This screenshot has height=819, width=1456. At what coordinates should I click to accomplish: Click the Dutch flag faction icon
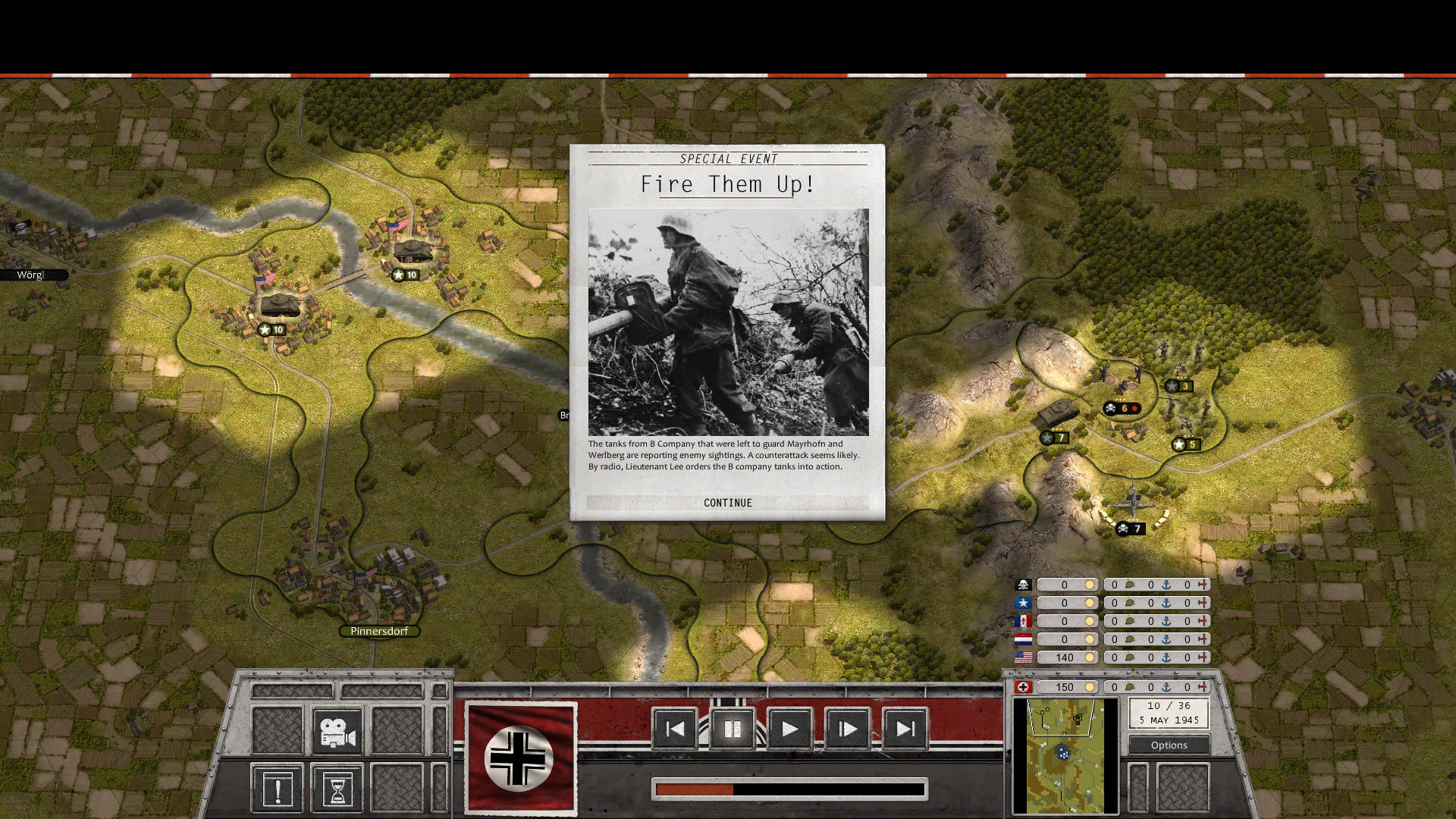[1025, 639]
